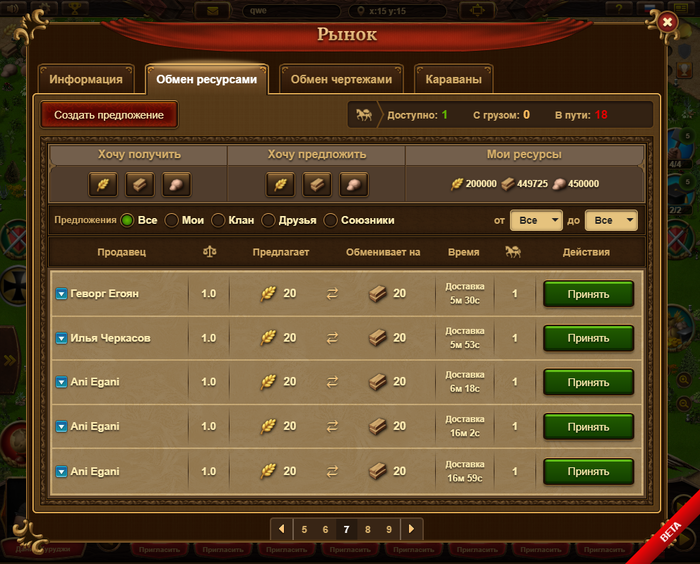Screen dimensions: 700x564
Task: Click the previous page arrow
Action: 282,529
